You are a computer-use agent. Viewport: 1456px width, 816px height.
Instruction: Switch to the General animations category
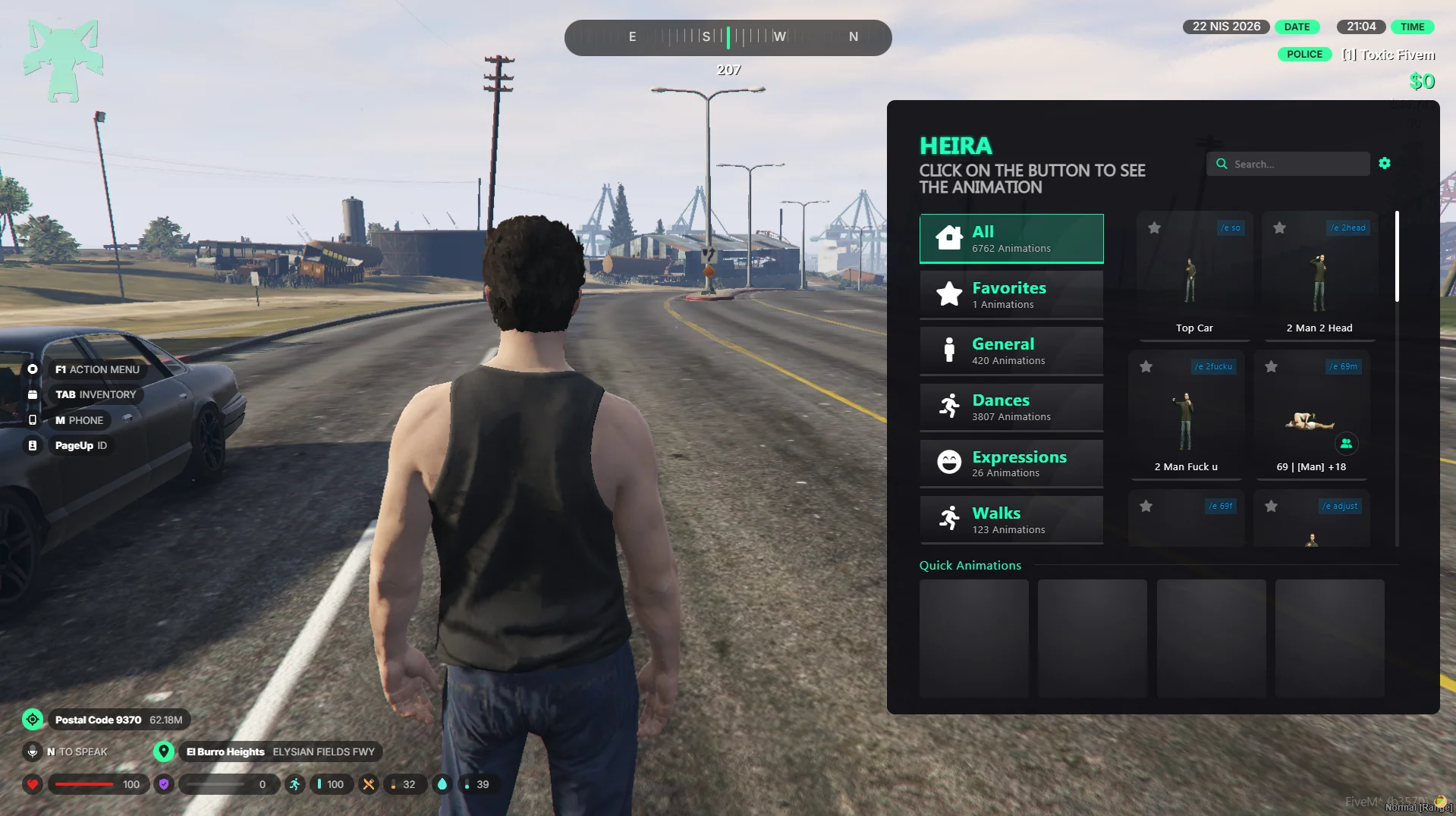[1011, 351]
